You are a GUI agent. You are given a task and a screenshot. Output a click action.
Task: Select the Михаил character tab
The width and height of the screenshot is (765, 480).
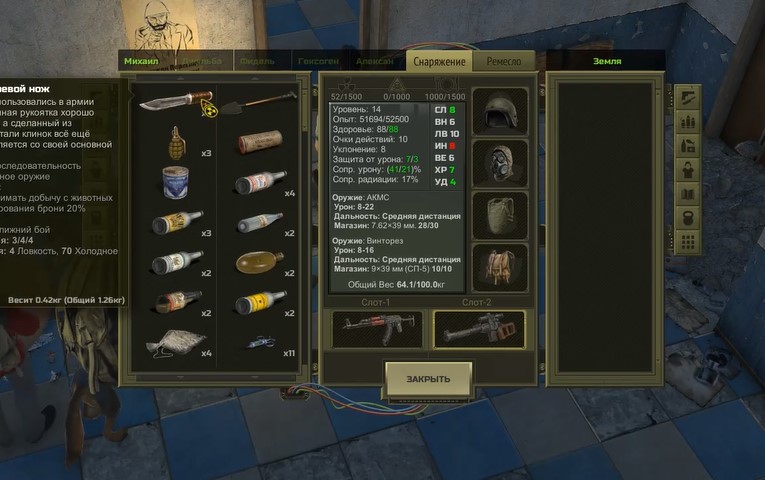141,62
